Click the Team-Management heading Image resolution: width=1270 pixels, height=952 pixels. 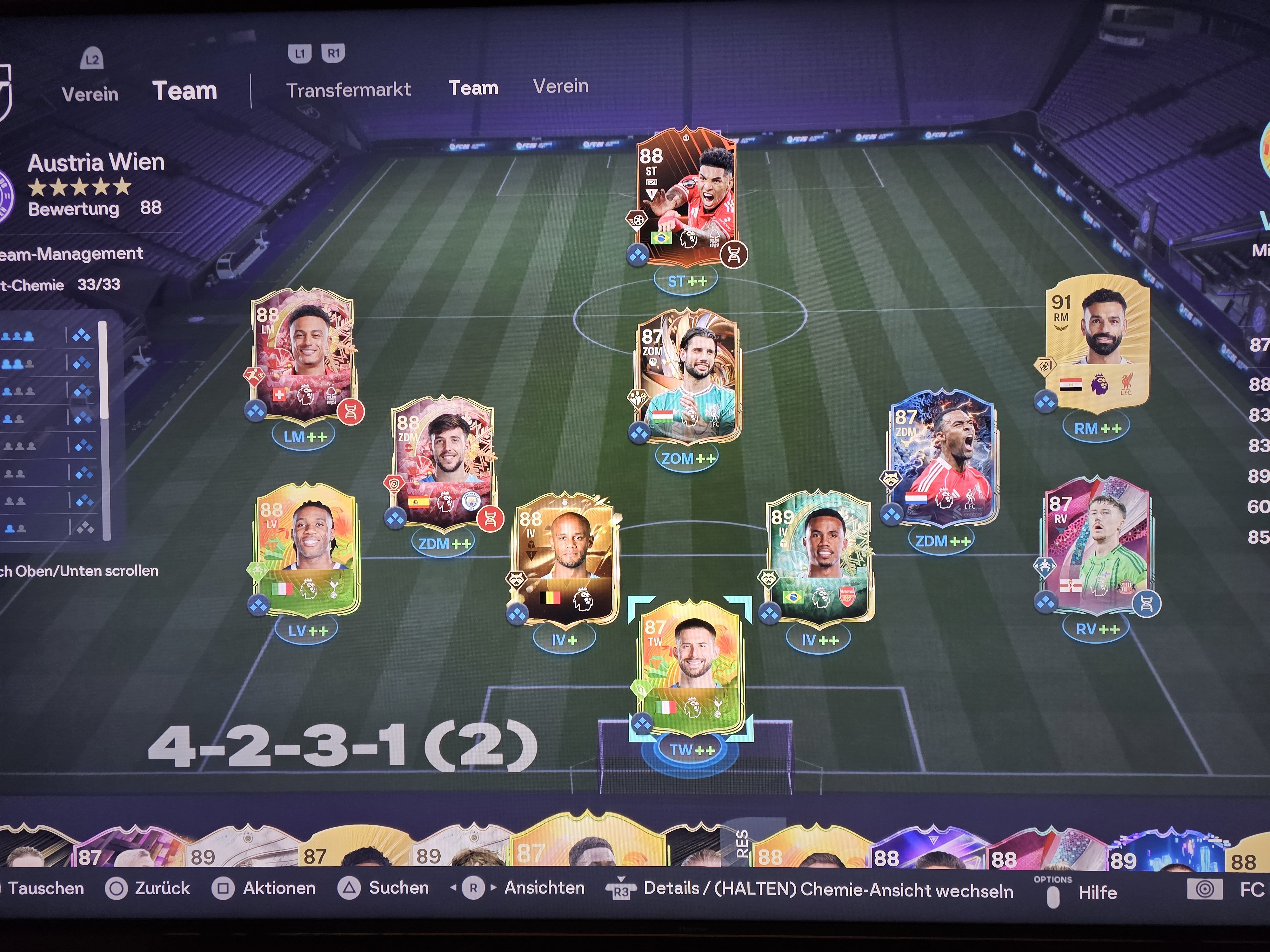[x=71, y=254]
